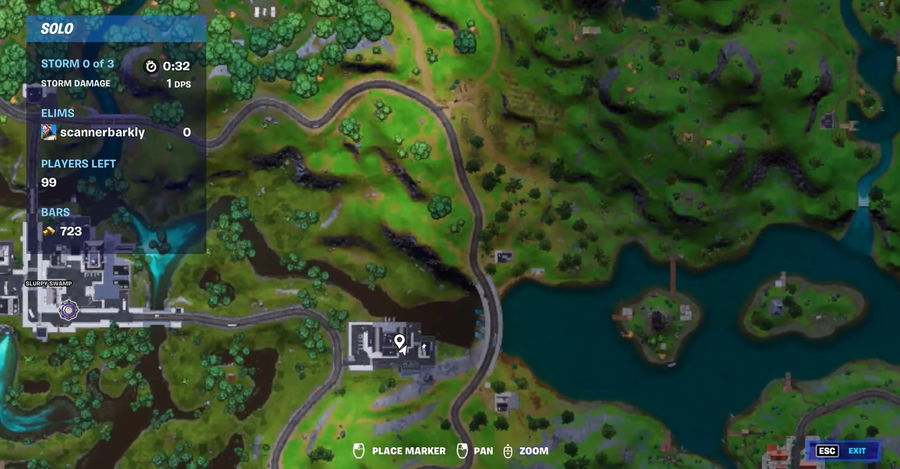Select the white pin marker on the map
900x469 pixels.
400,343
